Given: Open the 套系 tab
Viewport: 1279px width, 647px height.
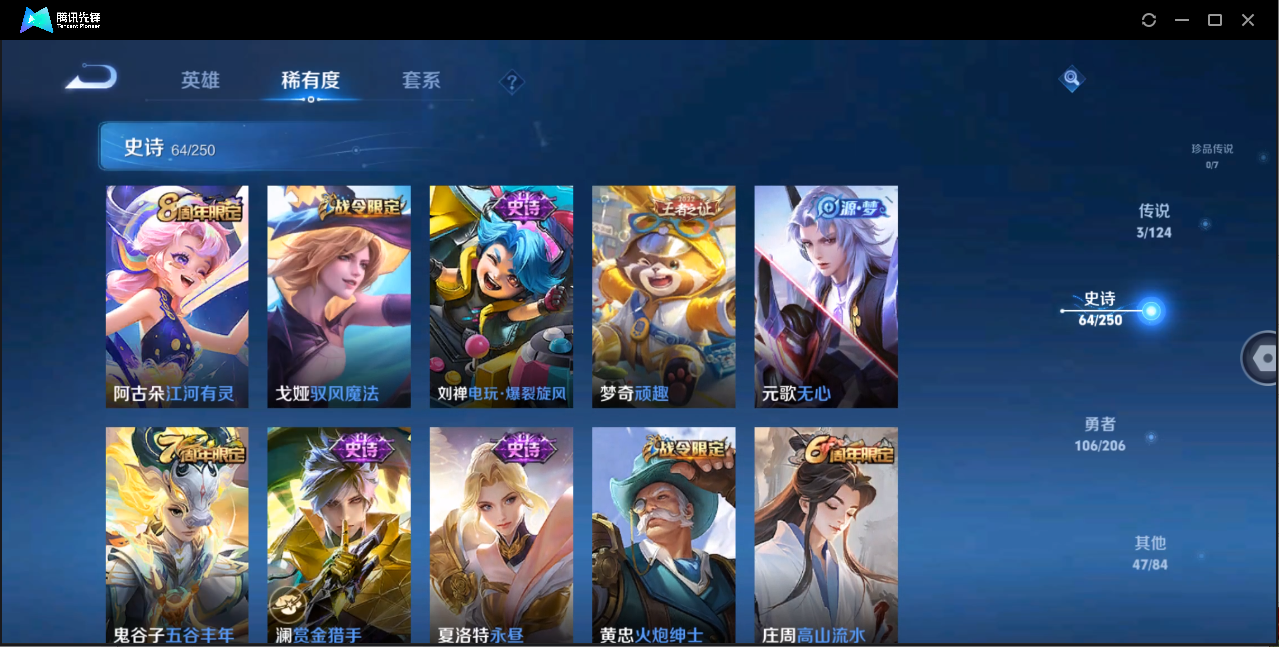Looking at the screenshot, I should 421,81.
